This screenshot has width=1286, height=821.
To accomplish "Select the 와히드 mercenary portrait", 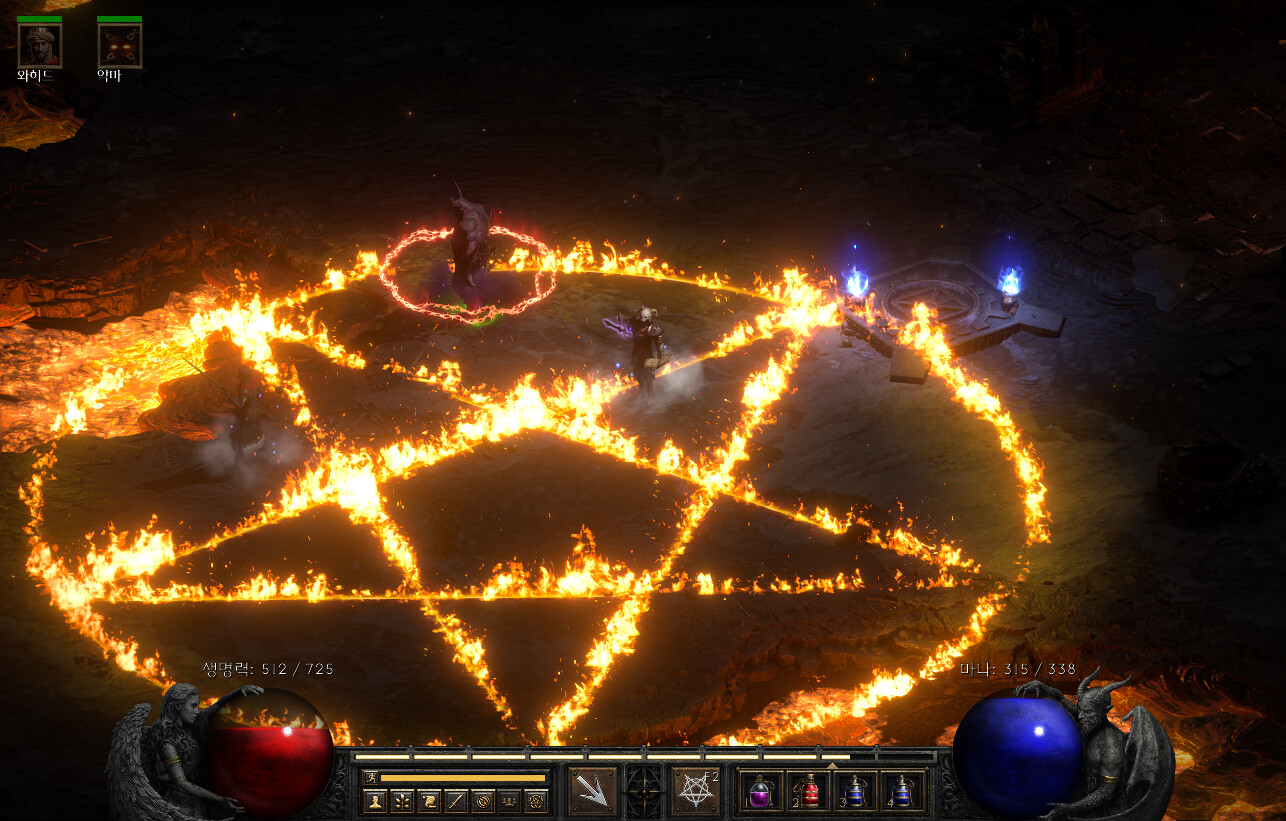I will pos(40,46).
